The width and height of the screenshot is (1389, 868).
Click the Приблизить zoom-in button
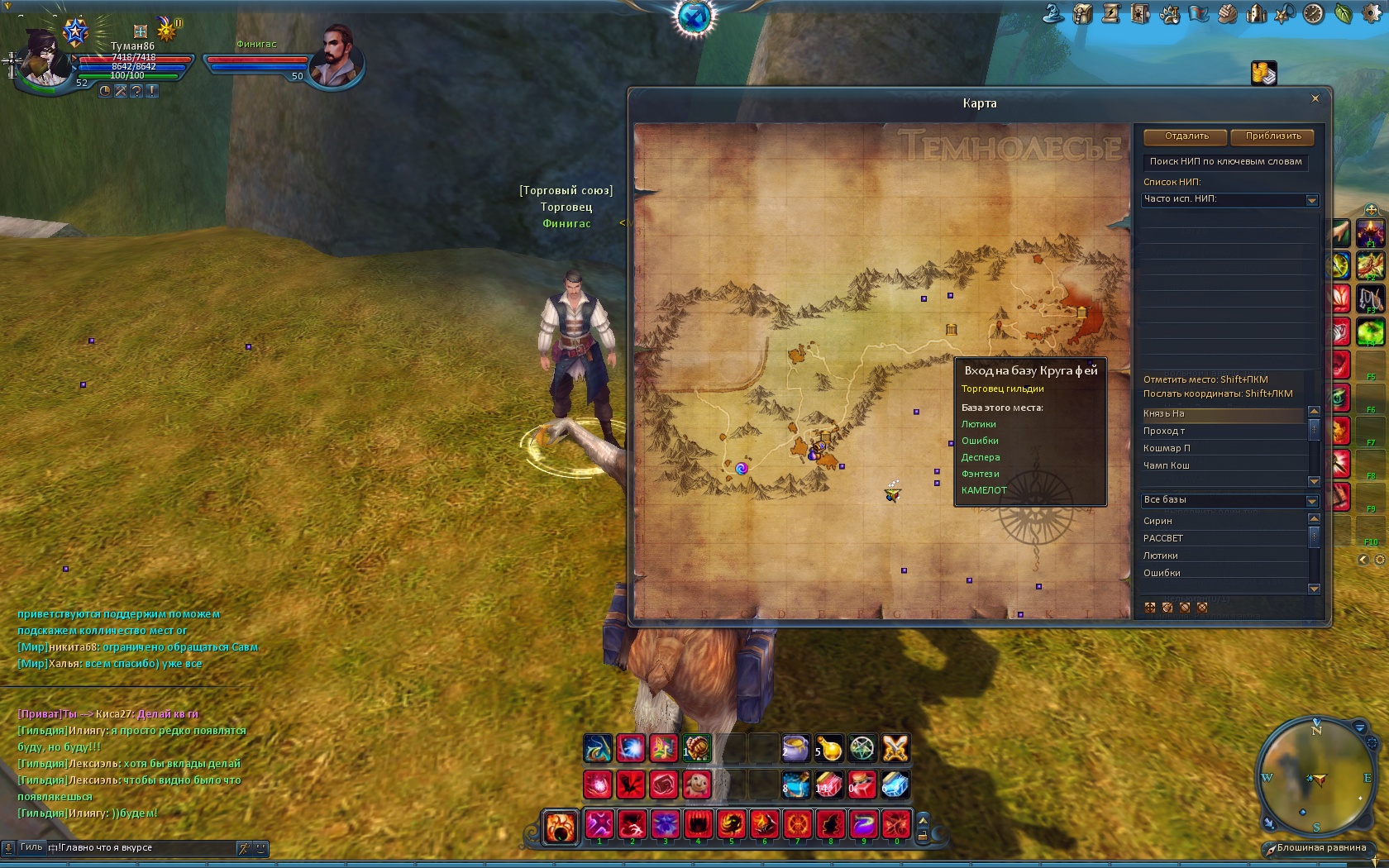click(x=1272, y=136)
